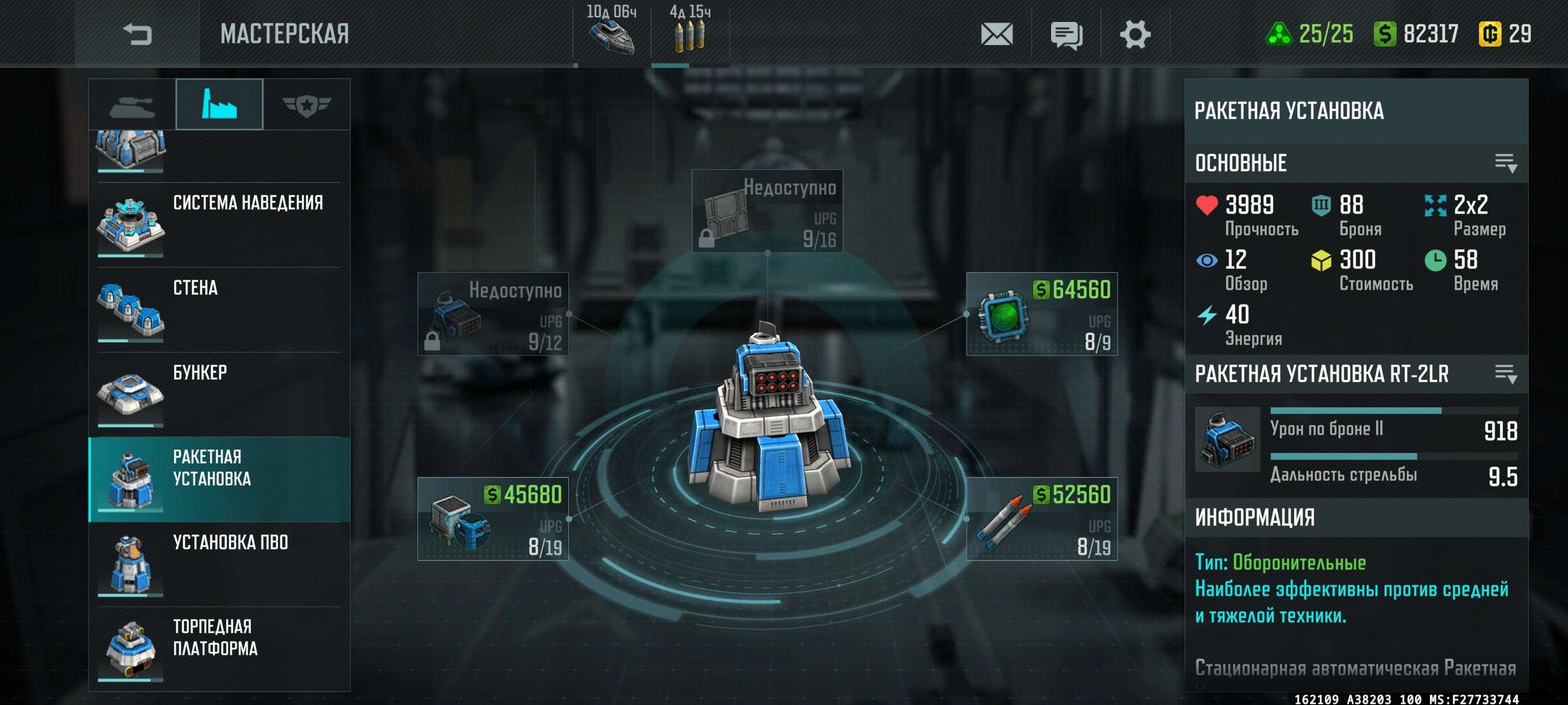Viewport: 1568px width, 705px height.
Task: Switch to the tank units tab
Action: tap(132, 106)
